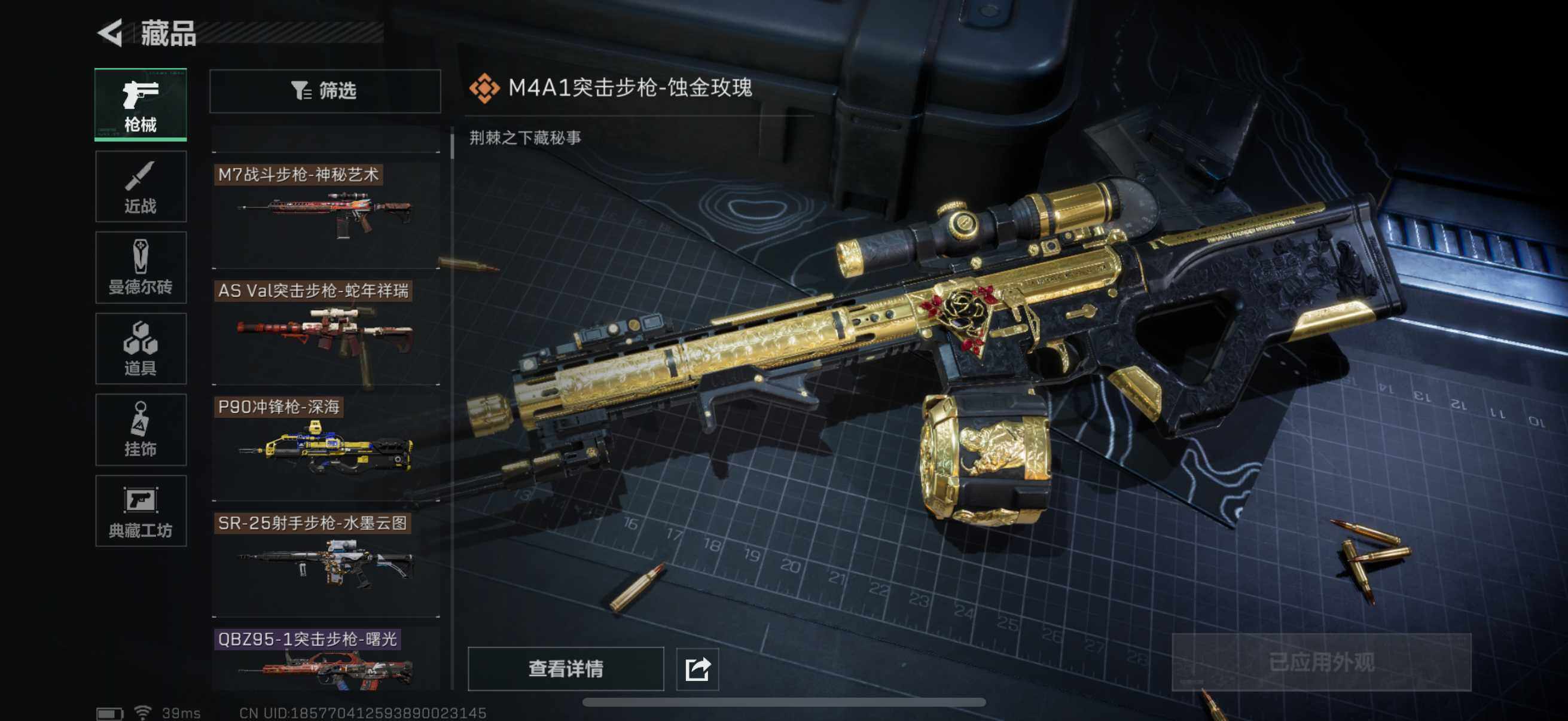
Task: Select the 曼德尔砖 category tab
Action: click(141, 268)
